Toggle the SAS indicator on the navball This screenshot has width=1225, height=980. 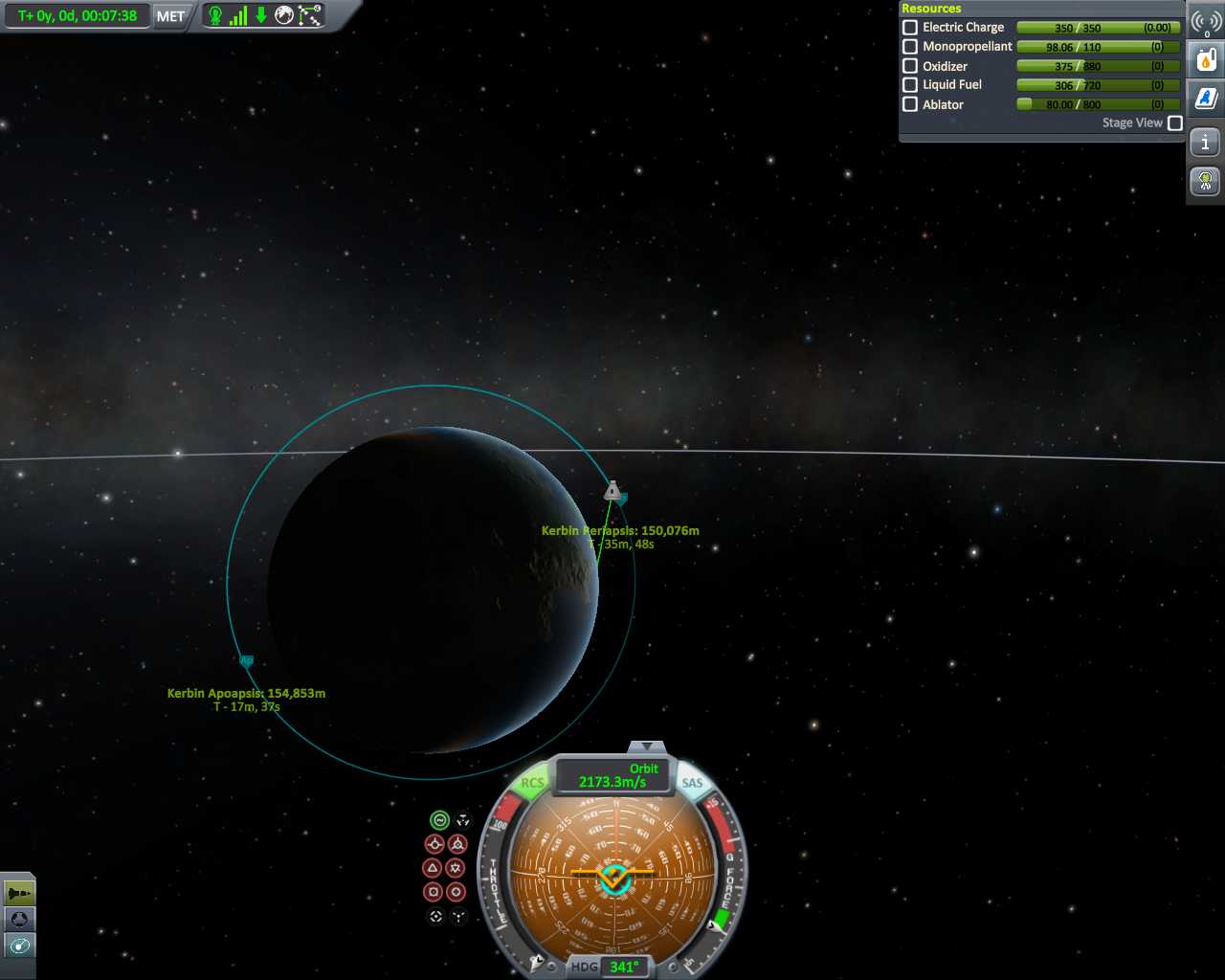tap(692, 783)
